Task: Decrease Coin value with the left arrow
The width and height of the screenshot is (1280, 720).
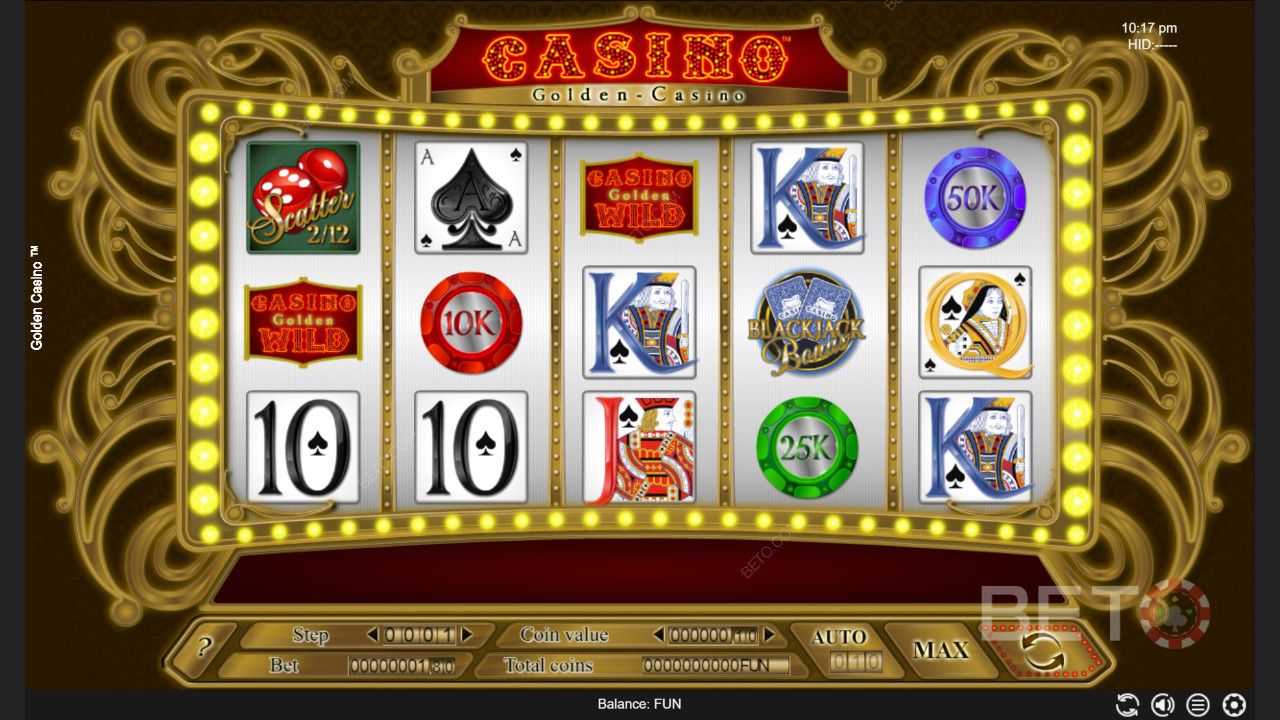Action: 658,634
